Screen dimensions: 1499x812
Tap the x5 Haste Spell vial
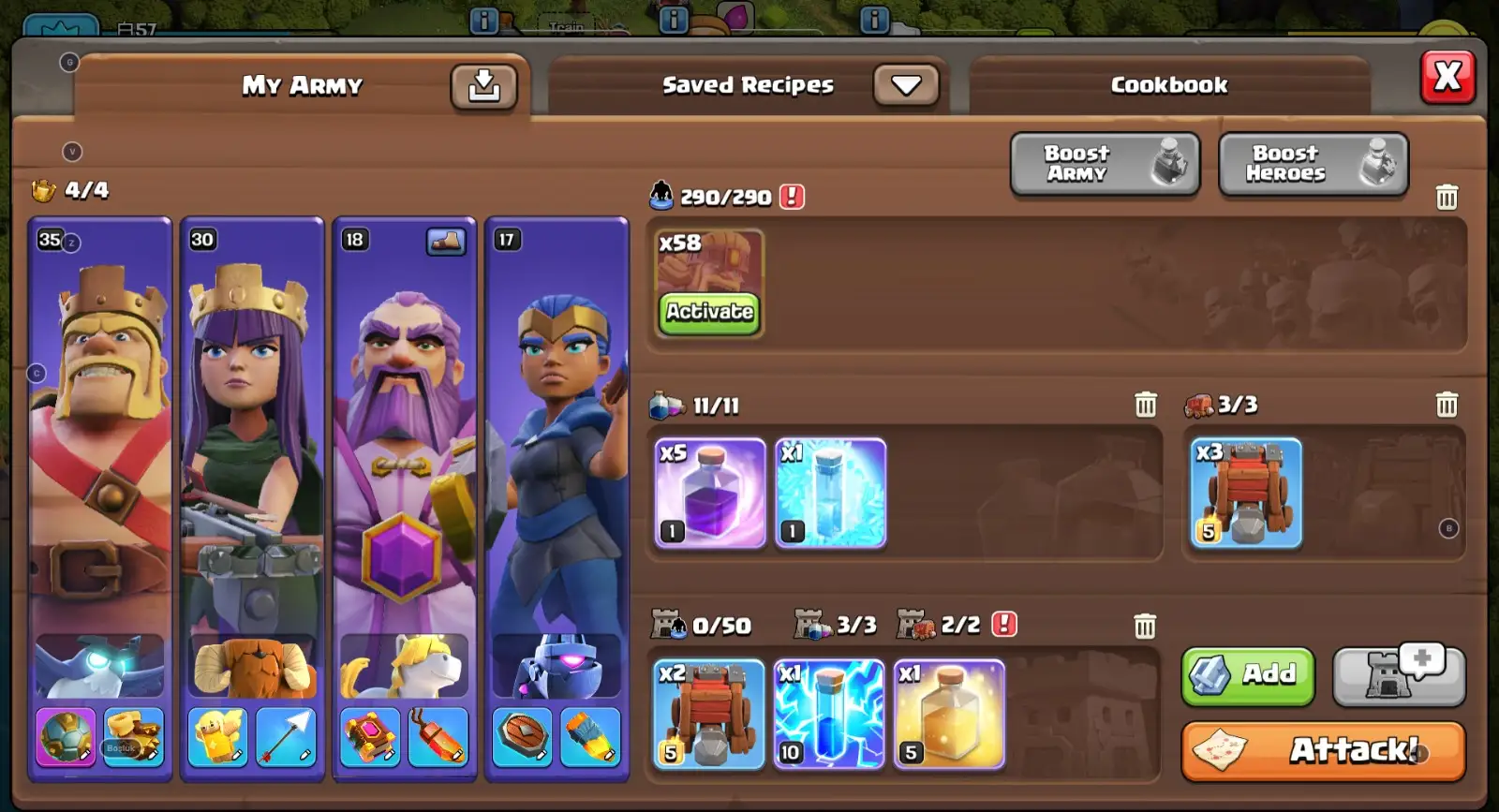point(708,494)
